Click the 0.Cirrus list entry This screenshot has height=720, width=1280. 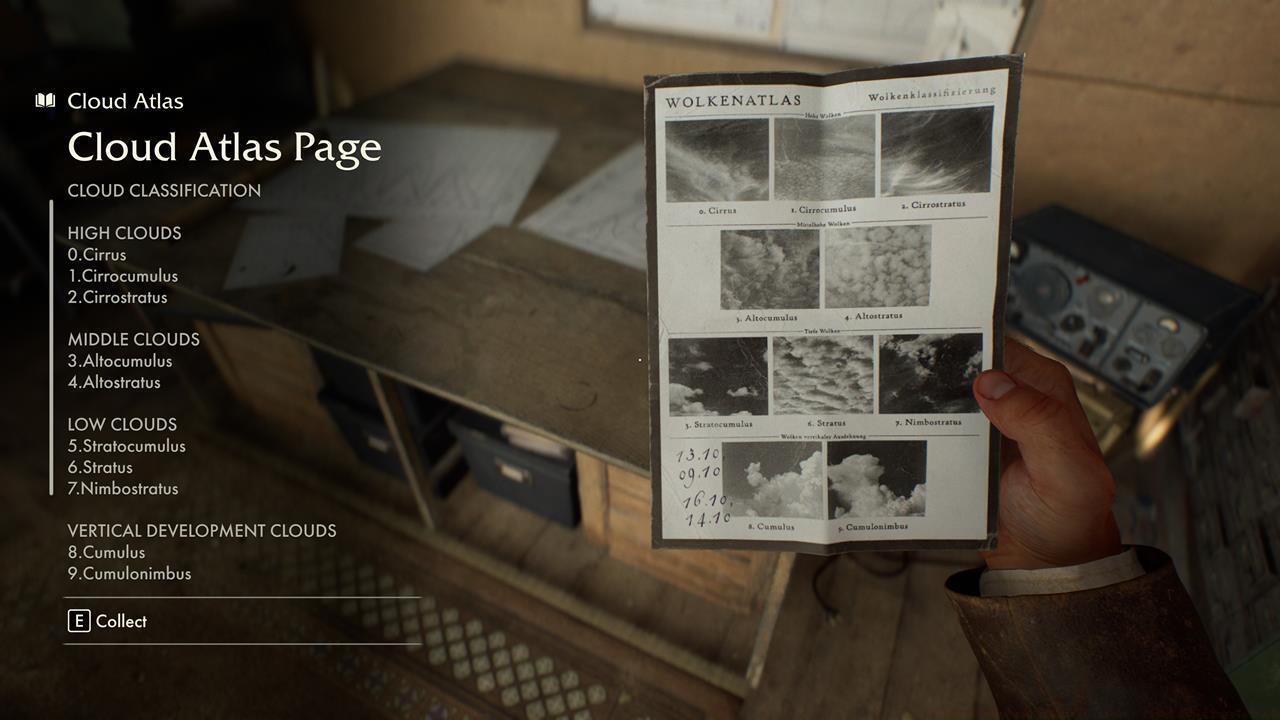tap(97, 254)
